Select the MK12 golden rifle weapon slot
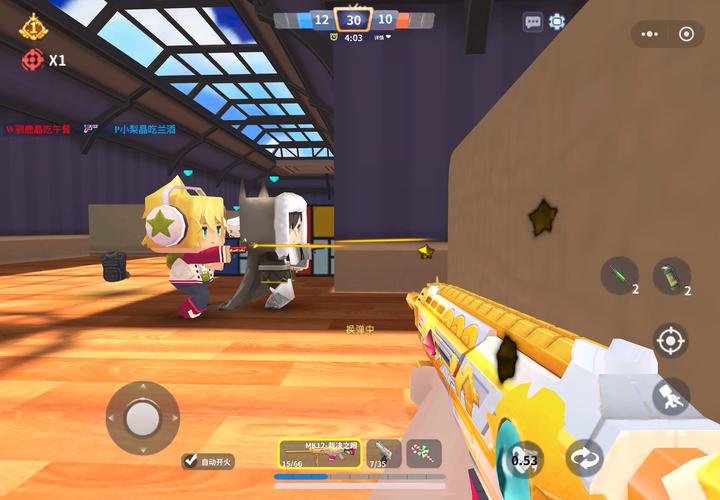 click(319, 454)
